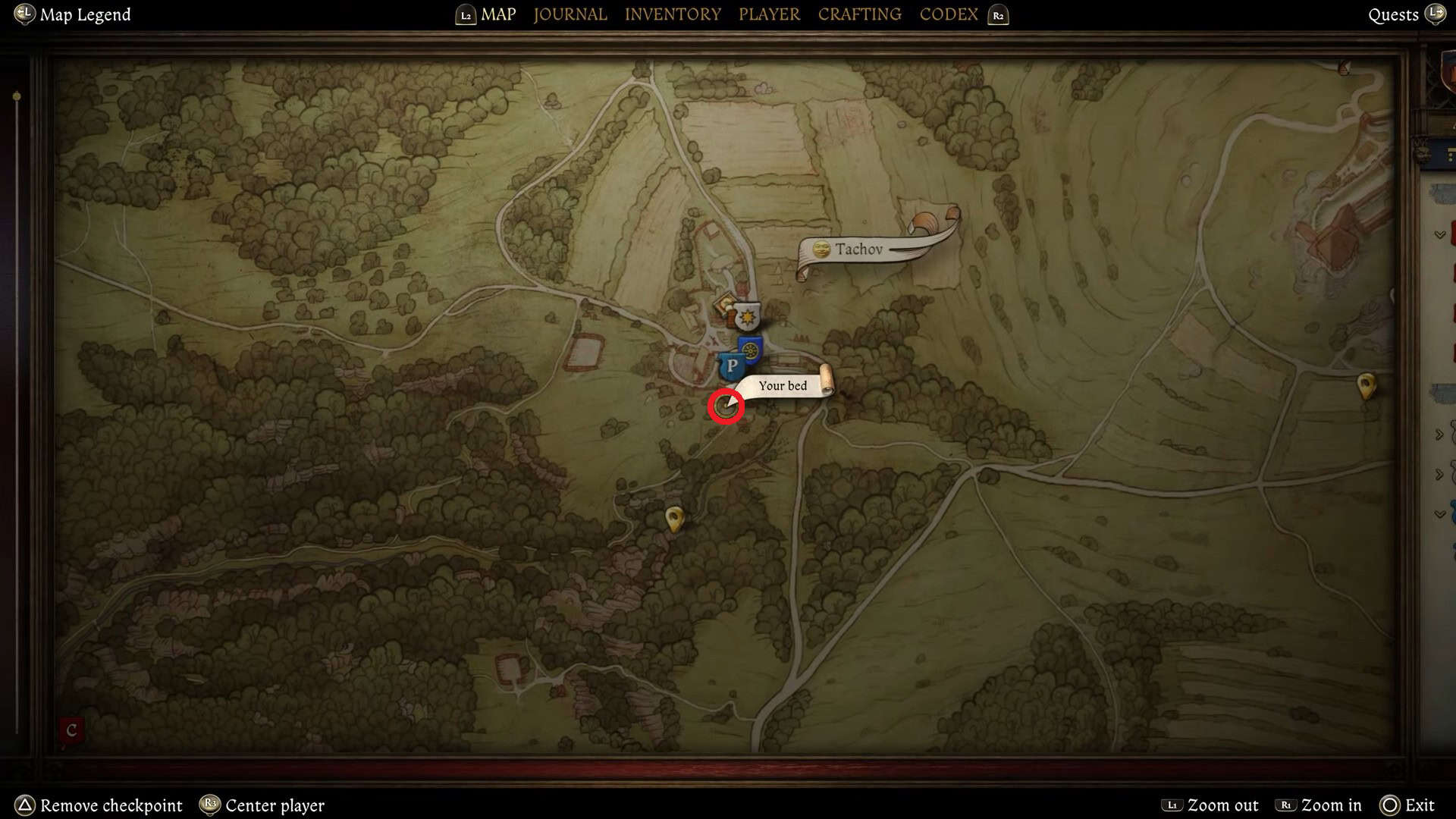The height and width of the screenshot is (819, 1456).
Task: Click the yellow quest marker in the forest
Action: click(673, 516)
